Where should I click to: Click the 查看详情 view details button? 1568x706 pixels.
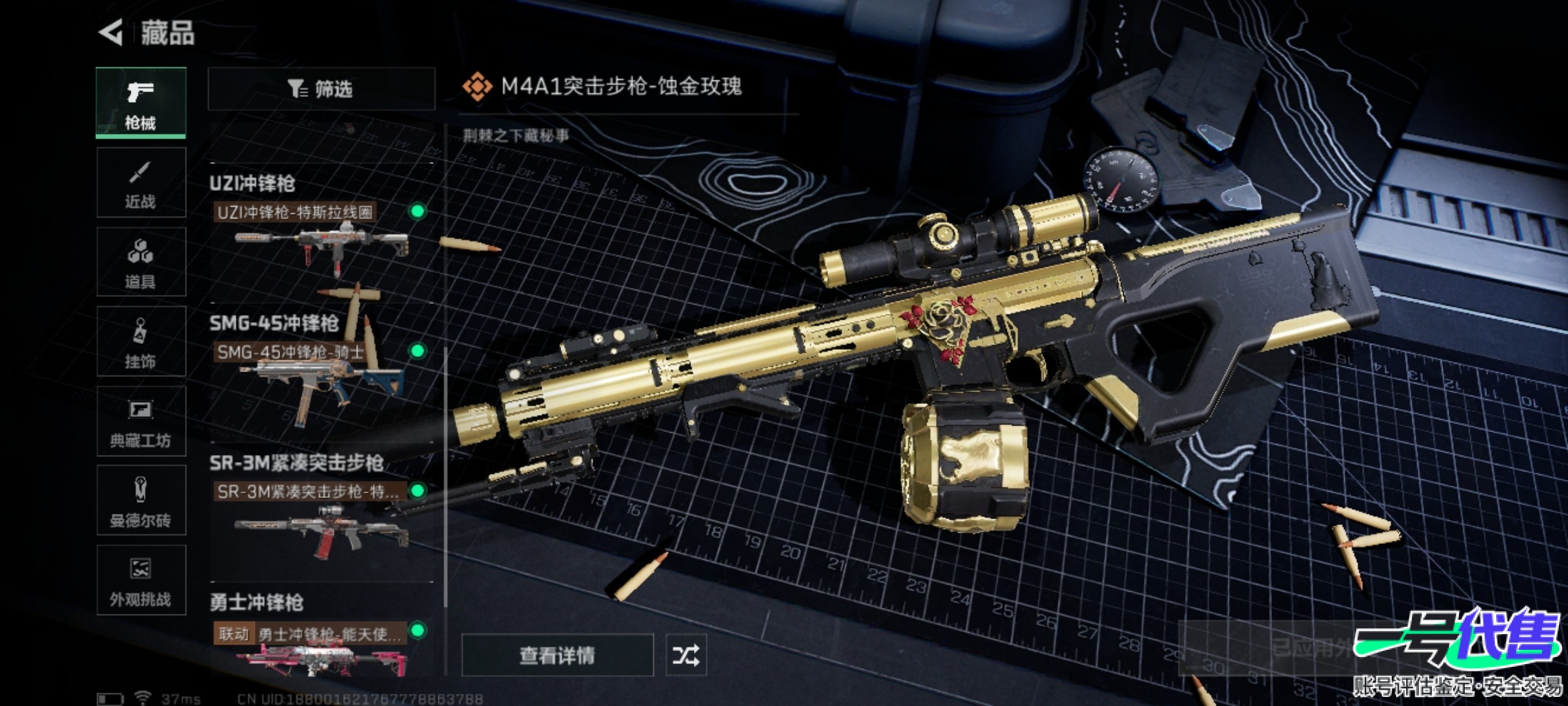[x=557, y=655]
